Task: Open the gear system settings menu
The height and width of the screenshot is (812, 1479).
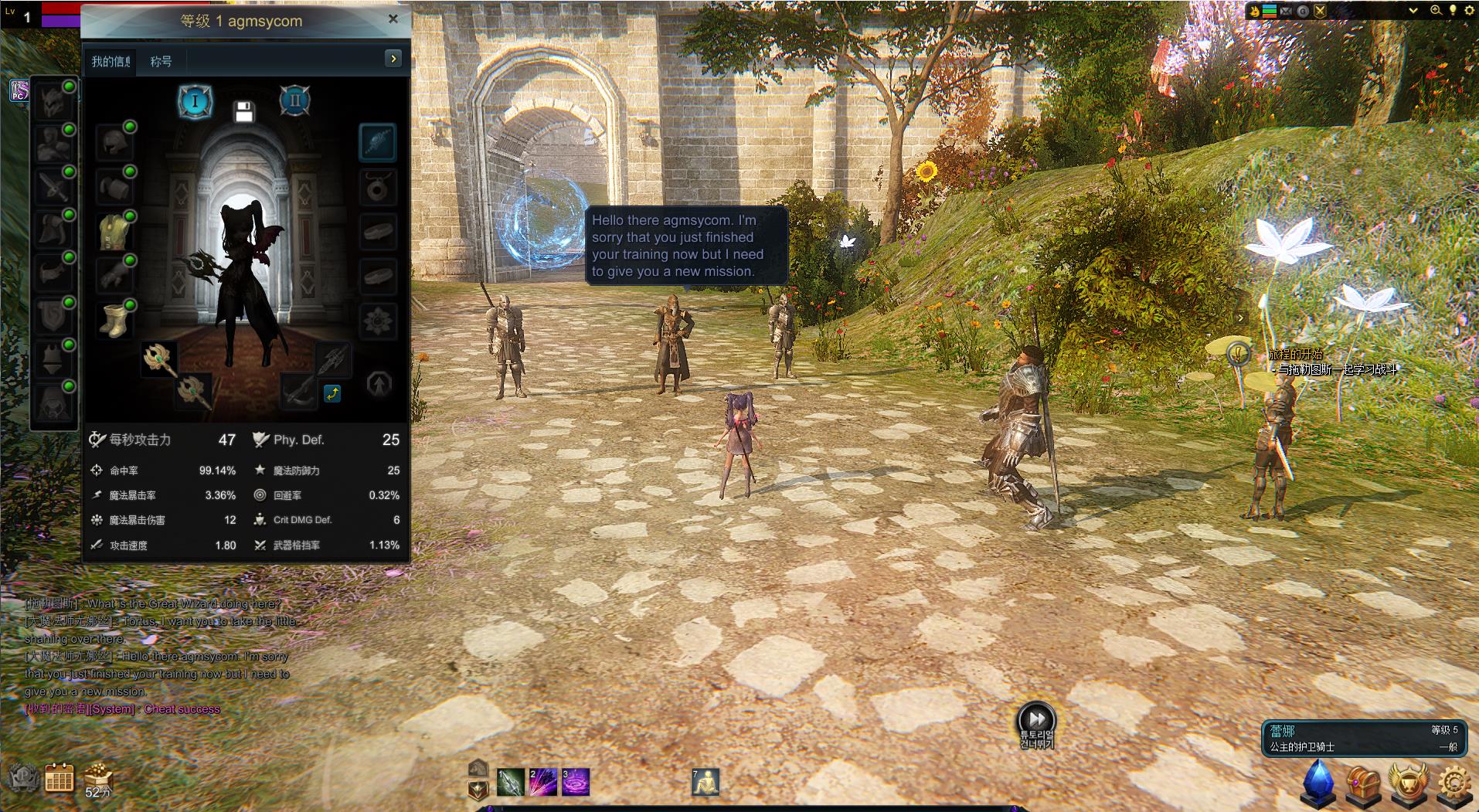Action: click(1453, 782)
